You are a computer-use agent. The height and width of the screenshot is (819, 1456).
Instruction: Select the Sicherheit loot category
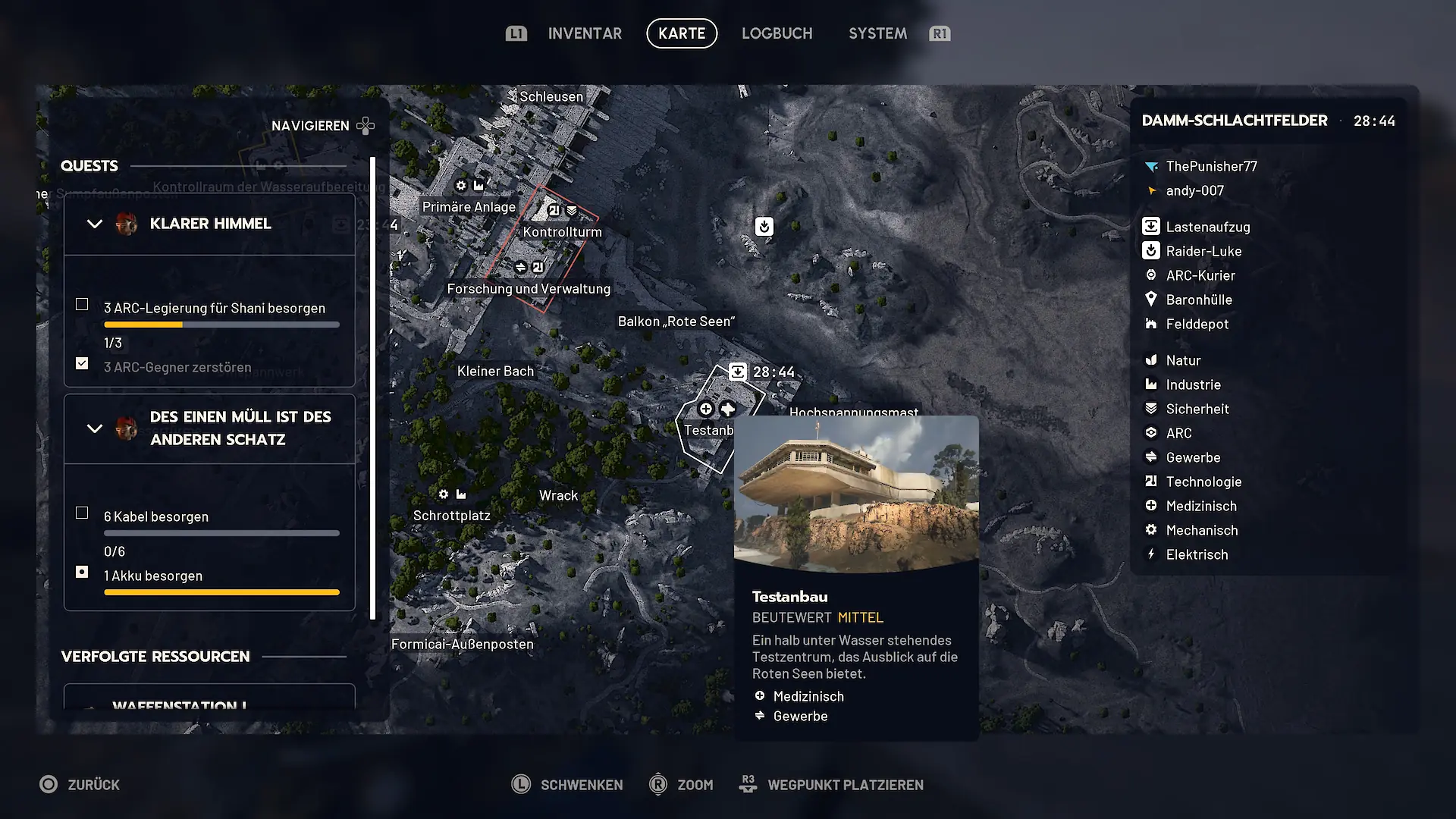pyautogui.click(x=1197, y=409)
